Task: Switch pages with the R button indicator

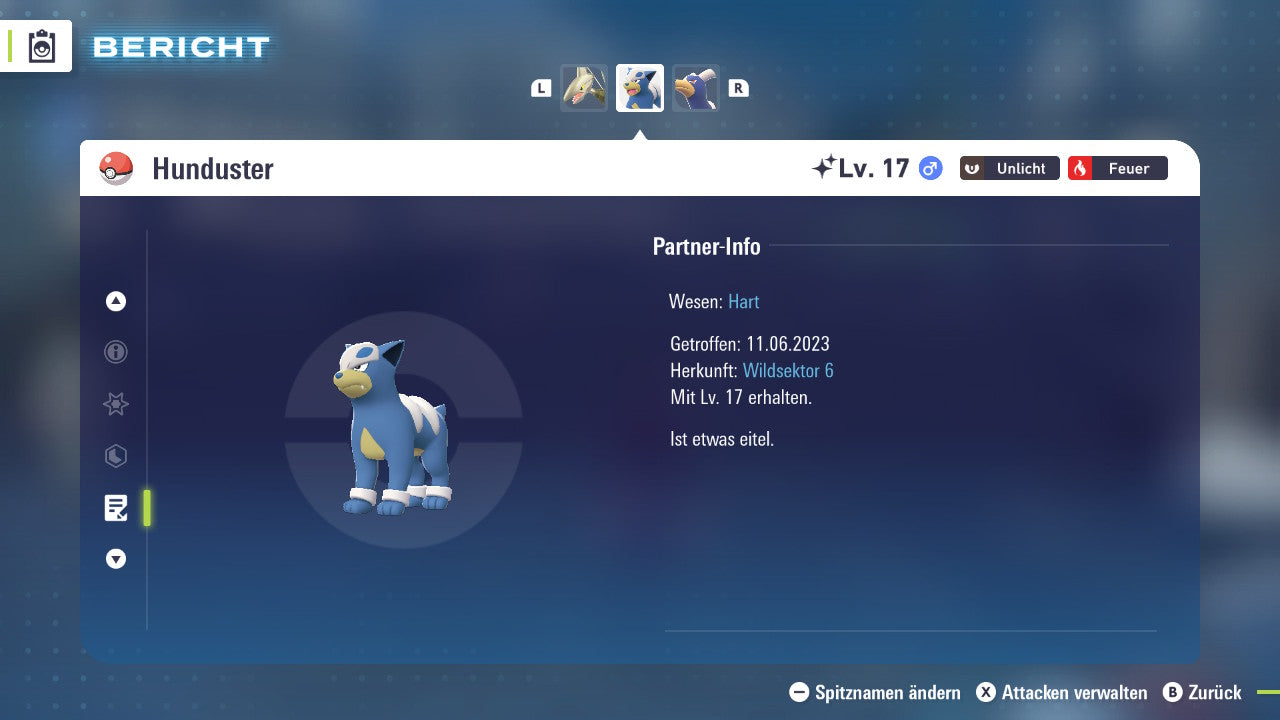Action: [739, 88]
